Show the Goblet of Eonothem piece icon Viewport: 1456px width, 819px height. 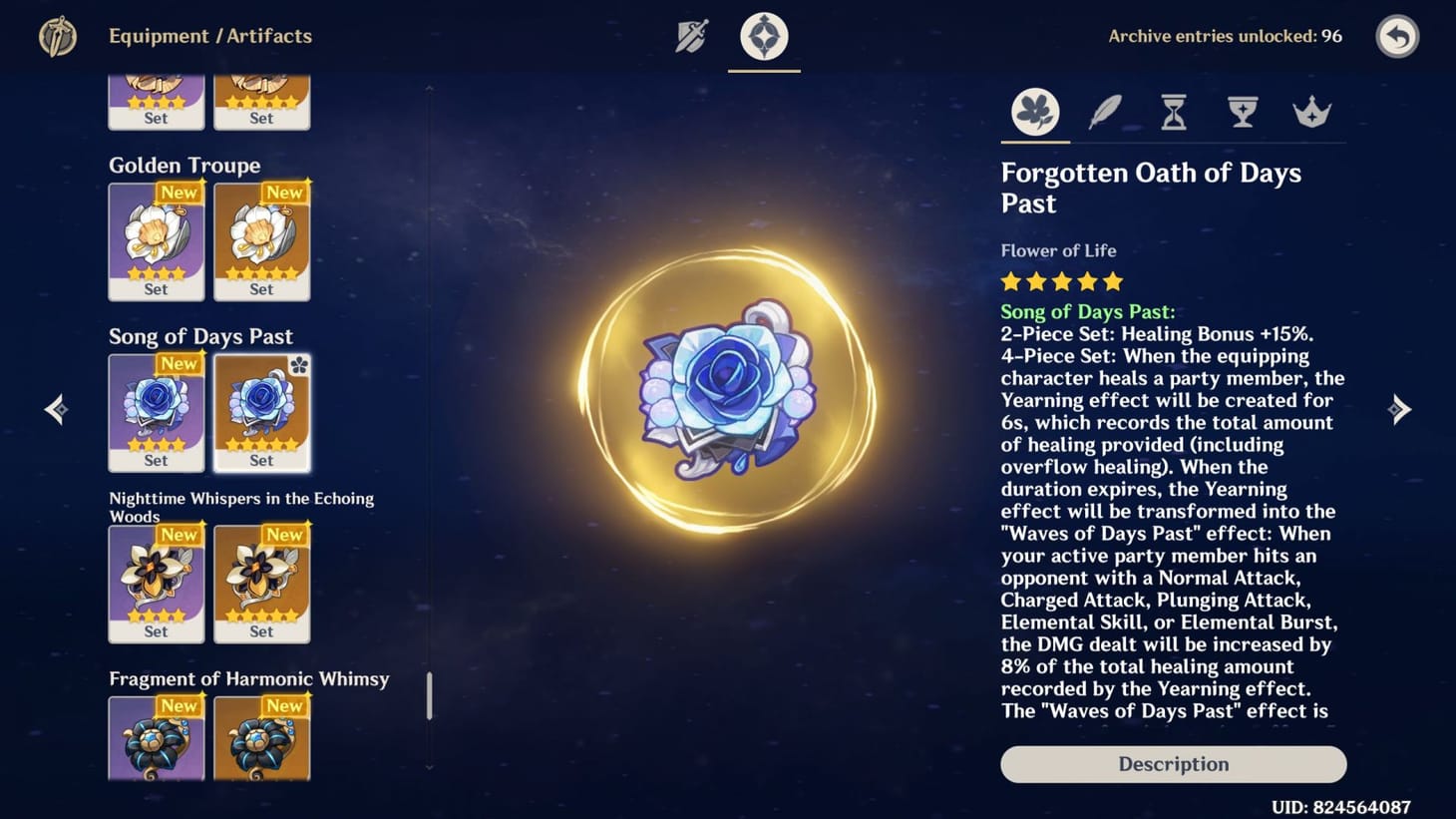(1243, 112)
